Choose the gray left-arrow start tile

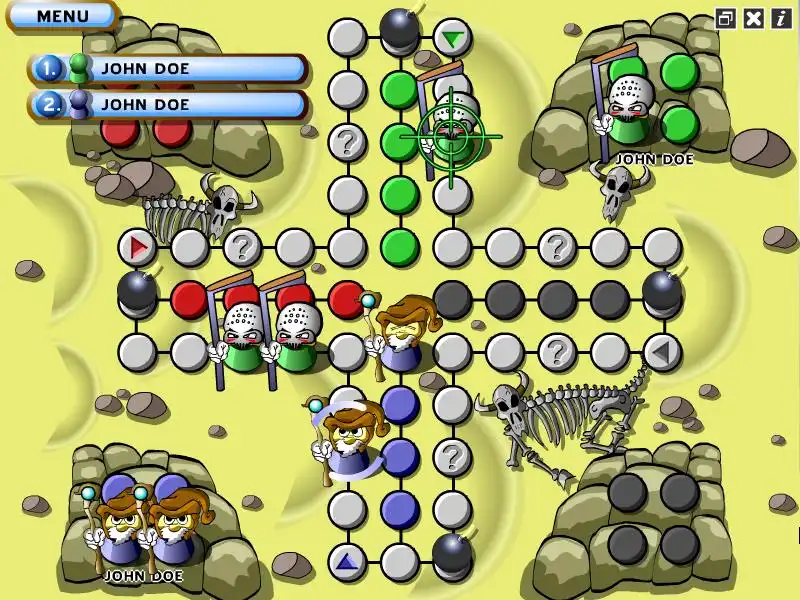[661, 352]
